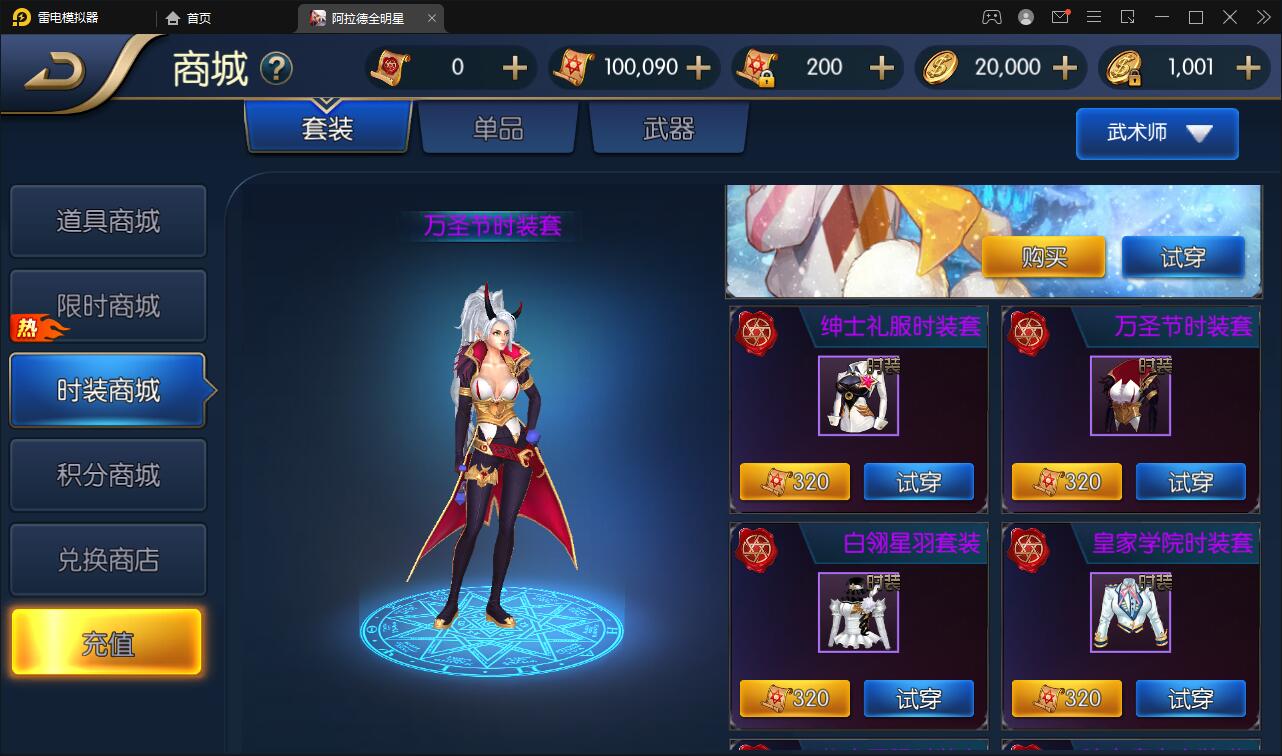1282x756 pixels.
Task: Click 试穿 on the 皇家学院时装套 card
Action: (x=1190, y=698)
